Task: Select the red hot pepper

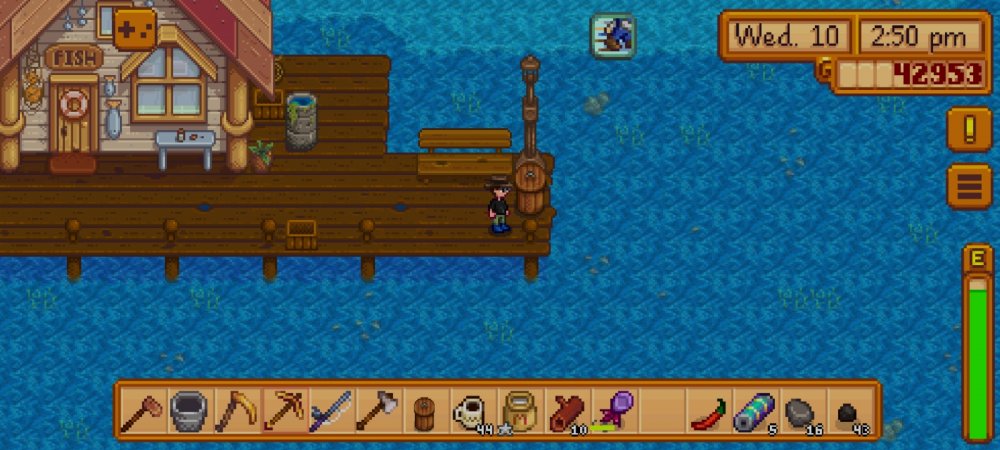Action: tap(708, 411)
